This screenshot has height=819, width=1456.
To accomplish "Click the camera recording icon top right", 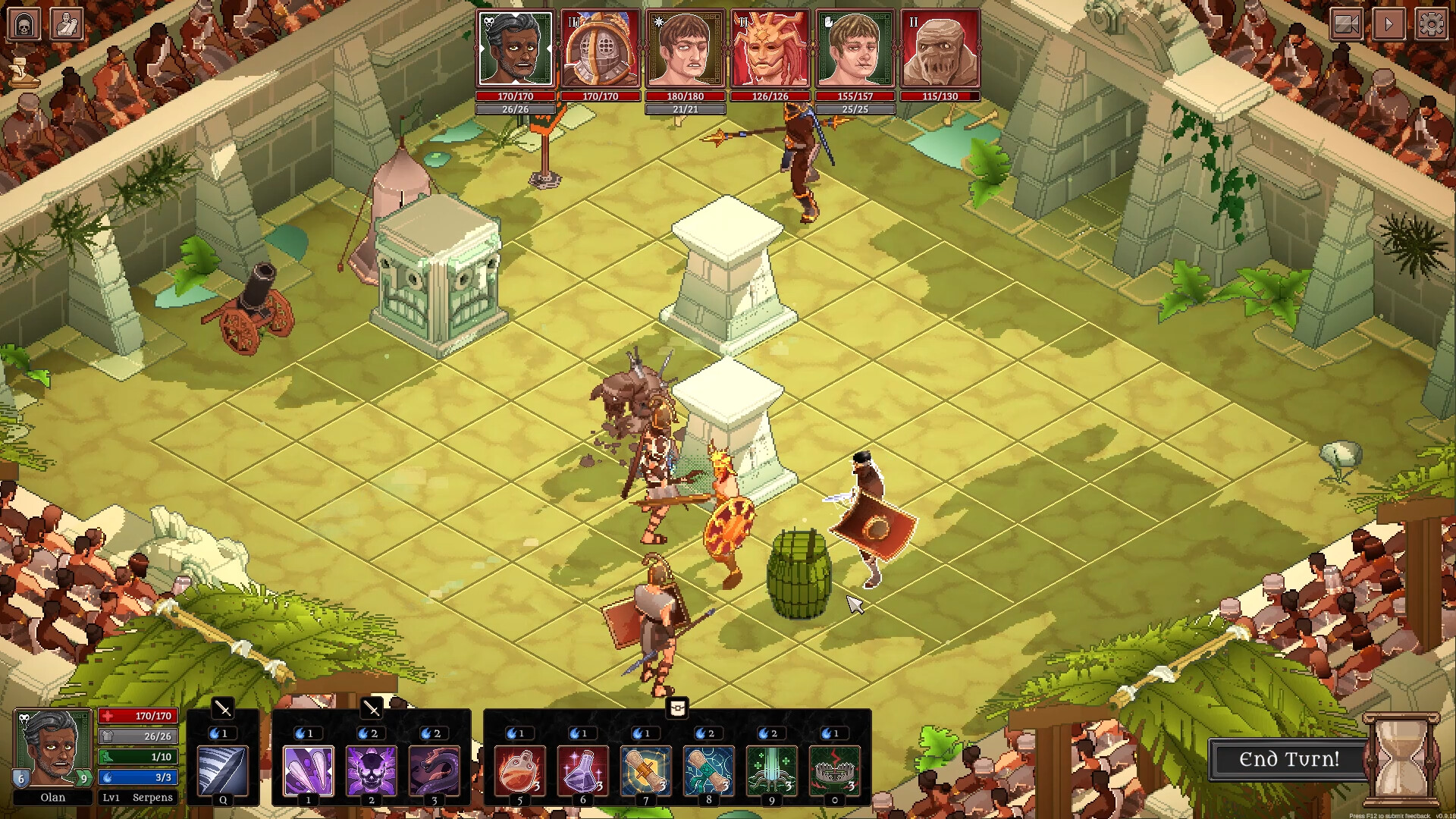I will [x=1346, y=24].
